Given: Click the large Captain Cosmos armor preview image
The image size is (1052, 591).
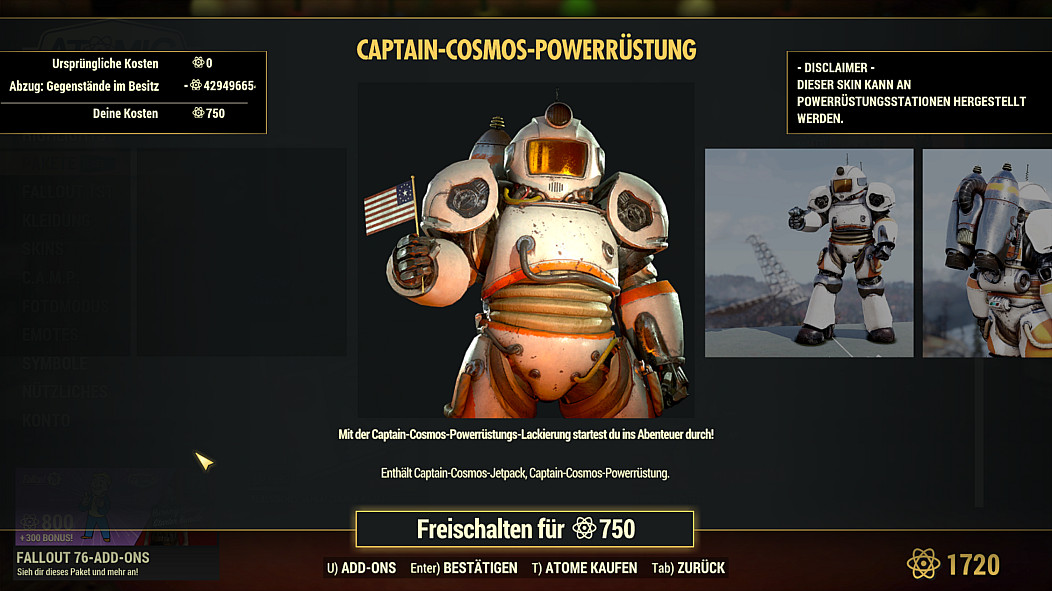Looking at the screenshot, I should pyautogui.click(x=525, y=250).
